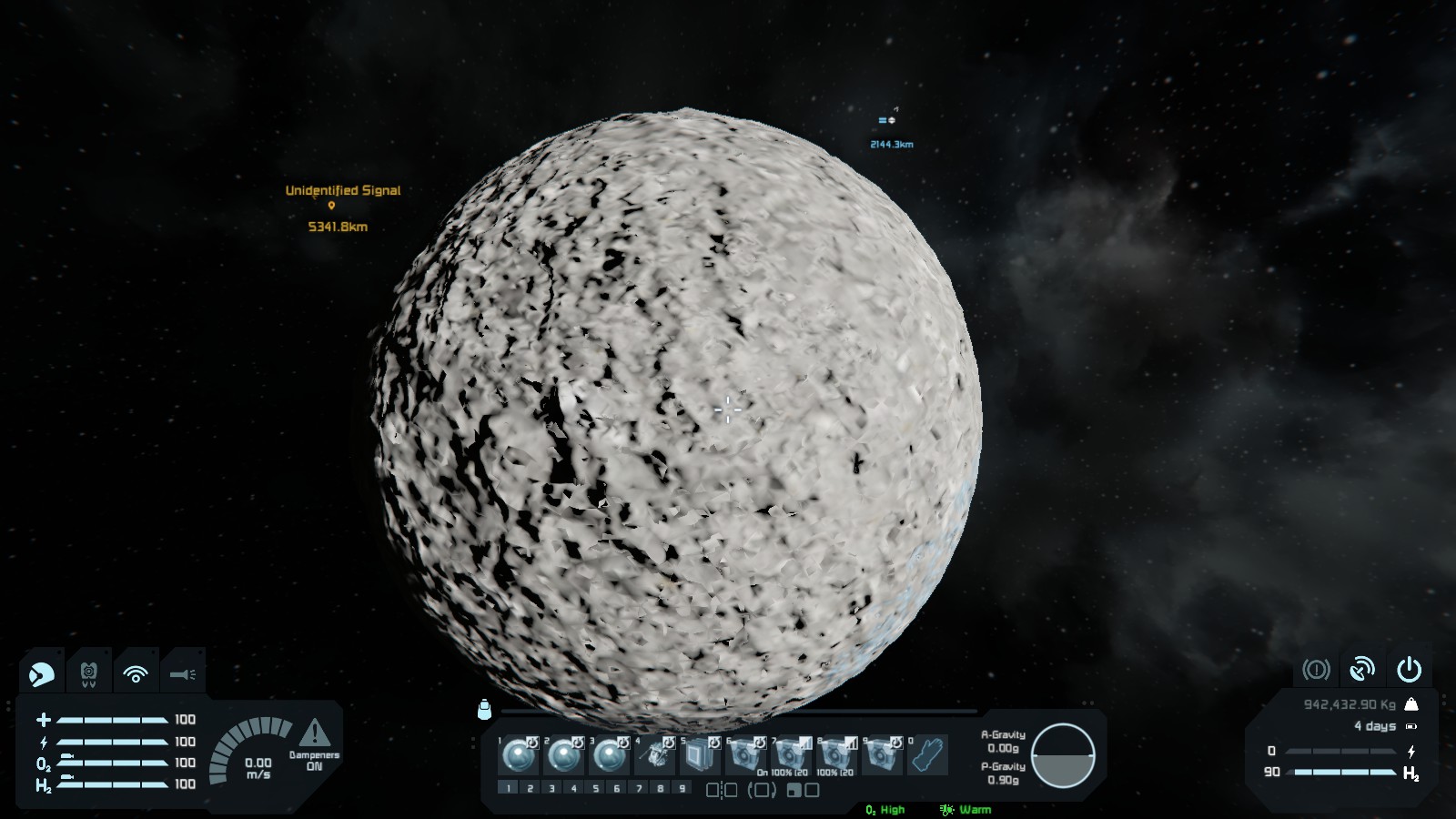Toggle the ship power button
Viewport: 1456px width, 819px height.
(x=1409, y=670)
